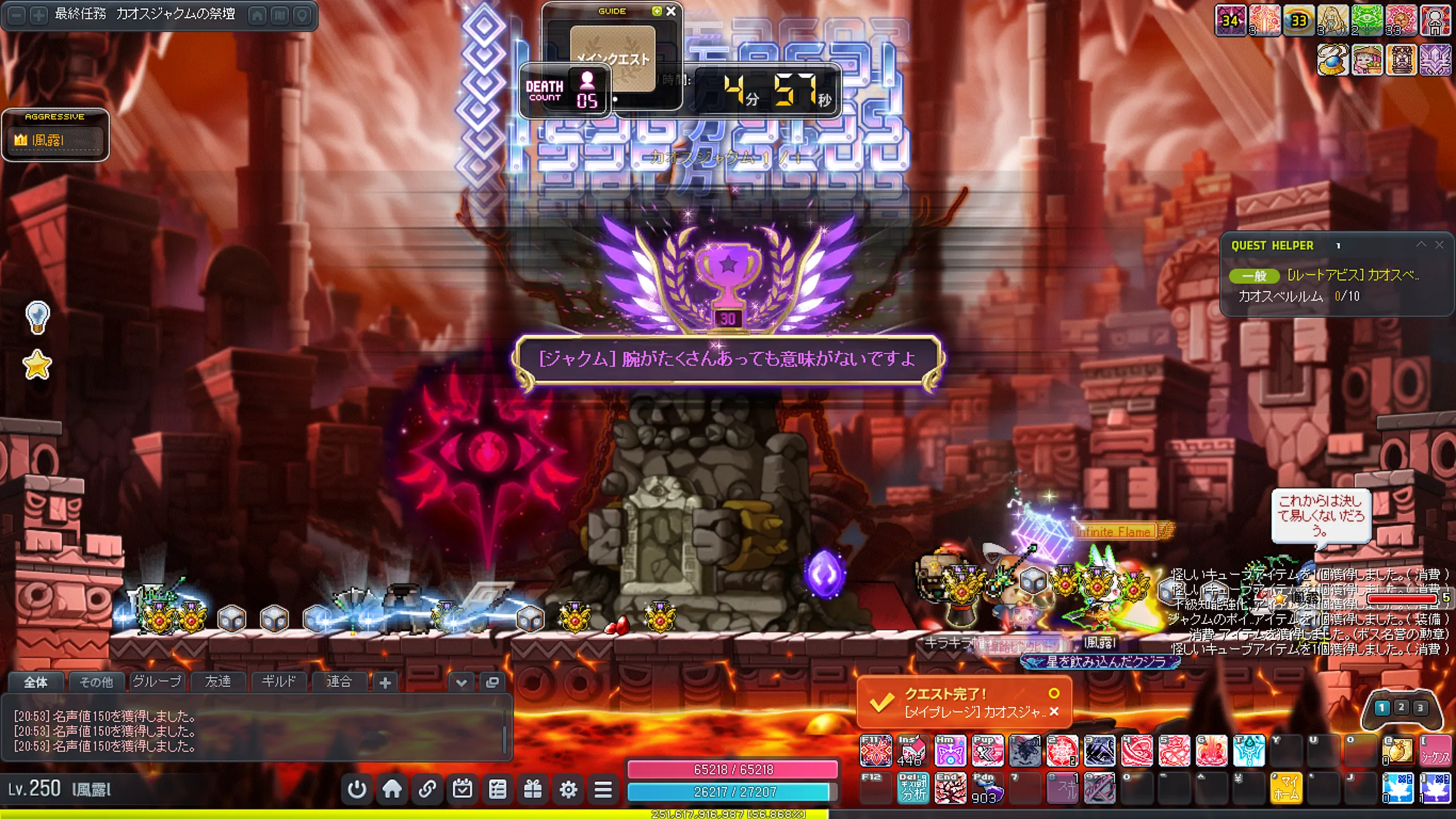
Task: Open the gear settings button
Action: pos(568,789)
